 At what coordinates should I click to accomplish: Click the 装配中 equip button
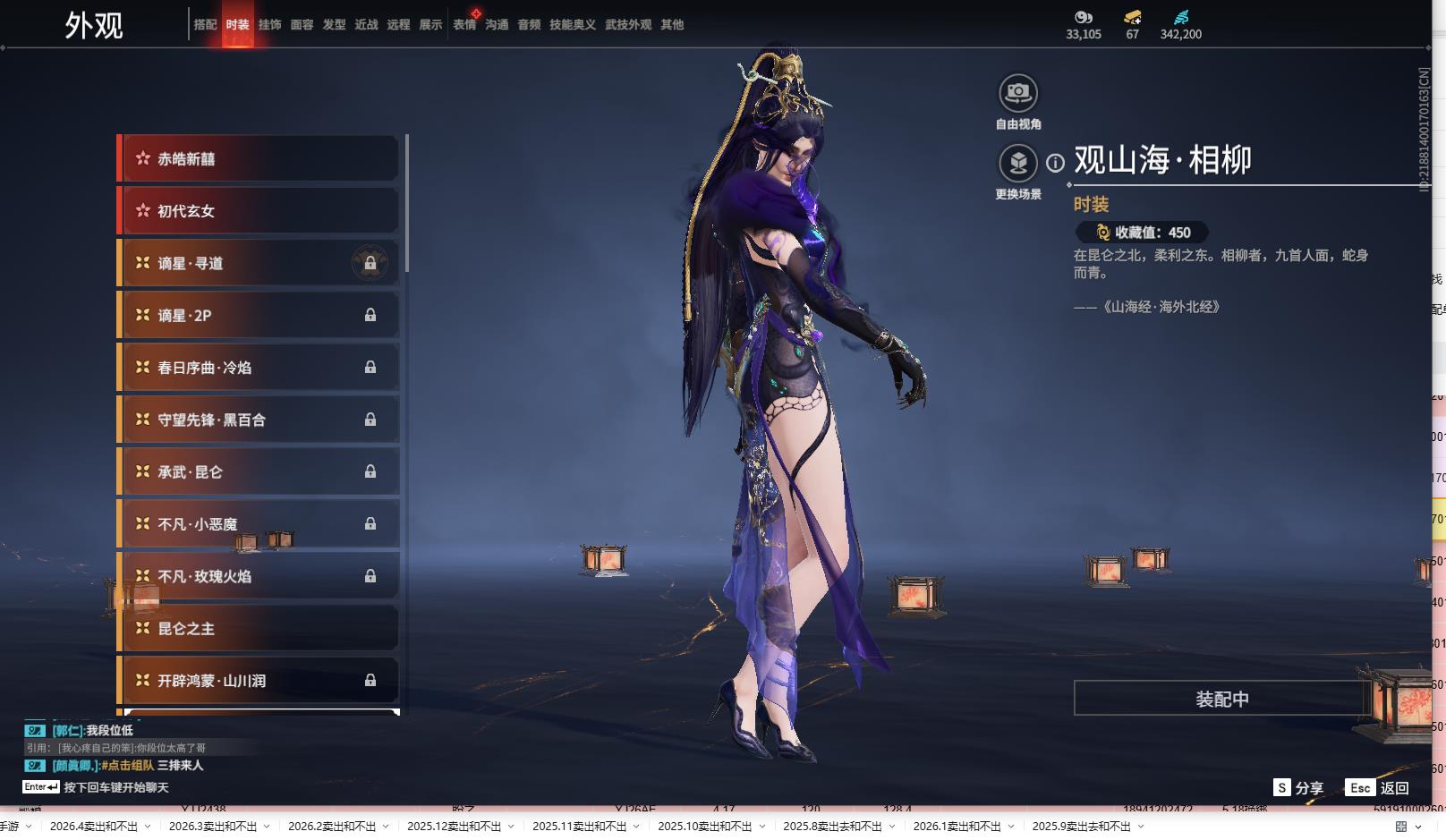click(1221, 699)
